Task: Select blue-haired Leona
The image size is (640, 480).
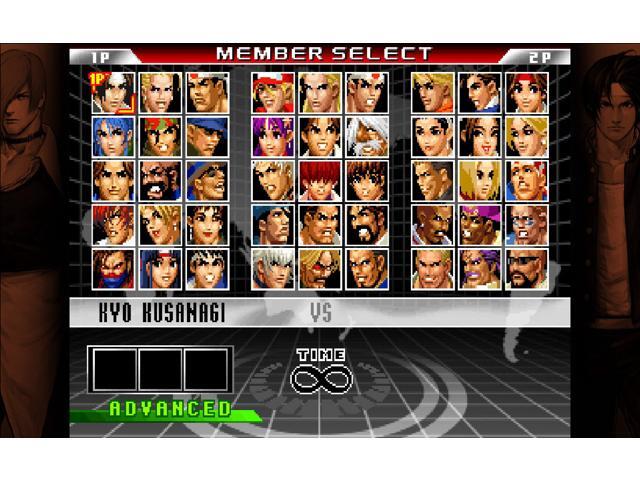Action: pos(113,136)
